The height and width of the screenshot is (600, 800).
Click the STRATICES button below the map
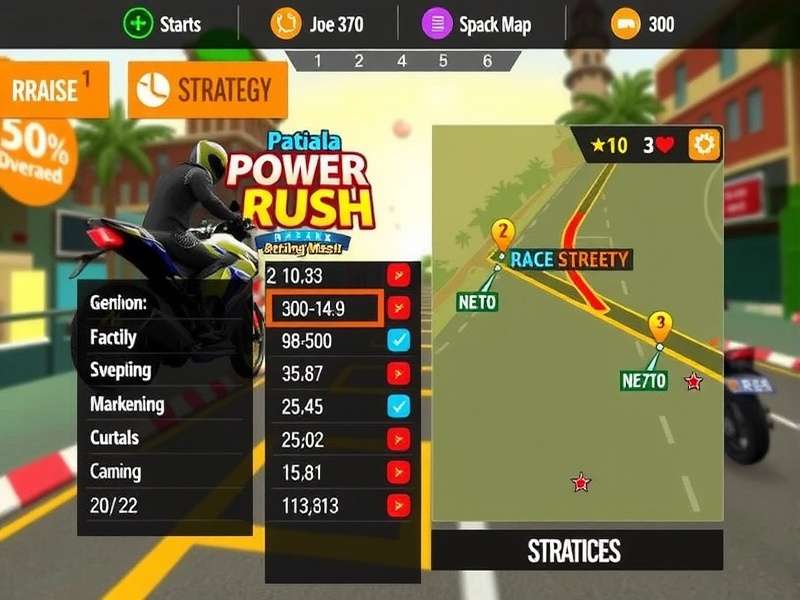click(x=576, y=550)
